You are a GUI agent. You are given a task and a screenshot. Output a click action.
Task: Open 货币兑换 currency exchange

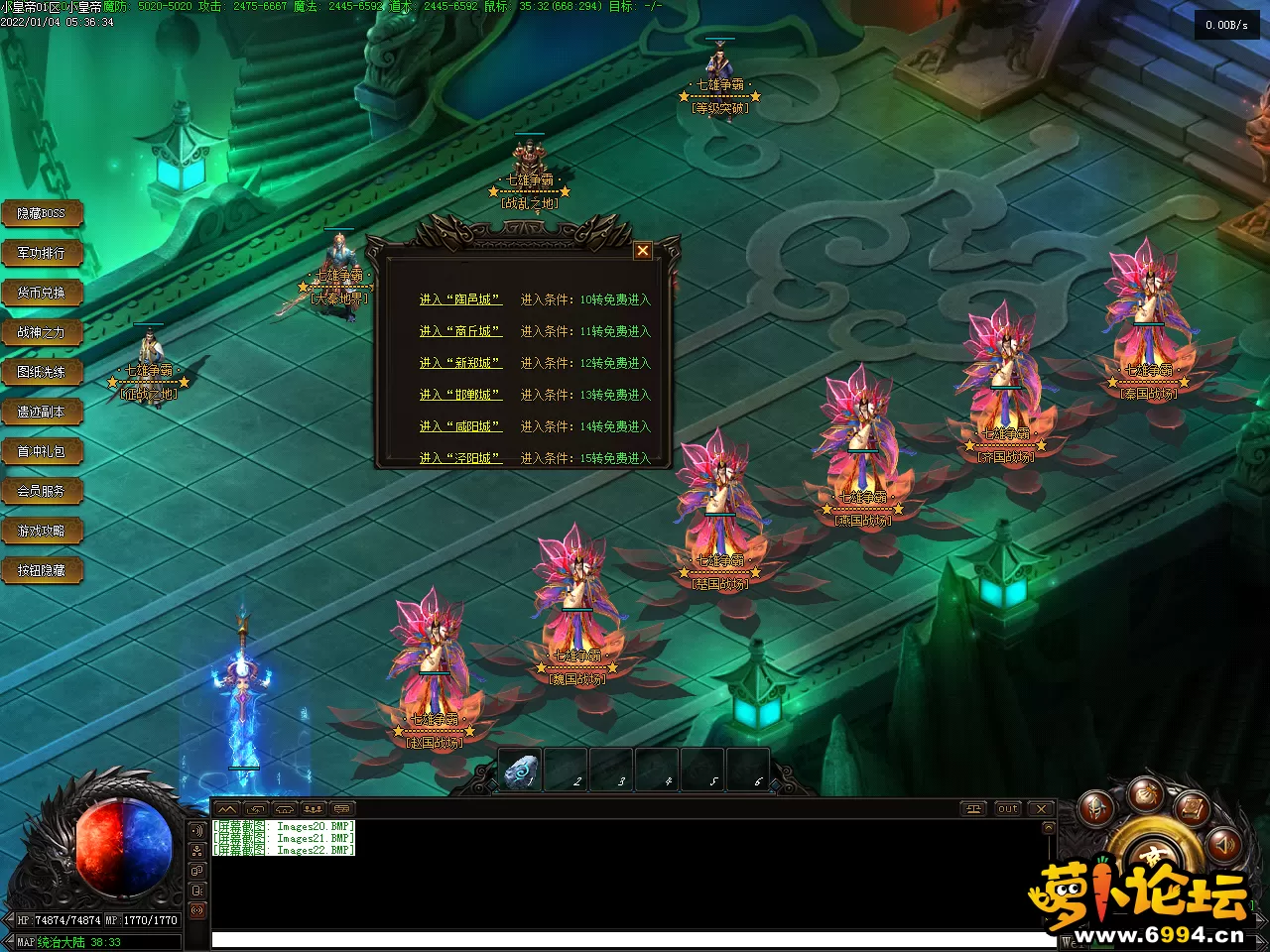(42, 293)
